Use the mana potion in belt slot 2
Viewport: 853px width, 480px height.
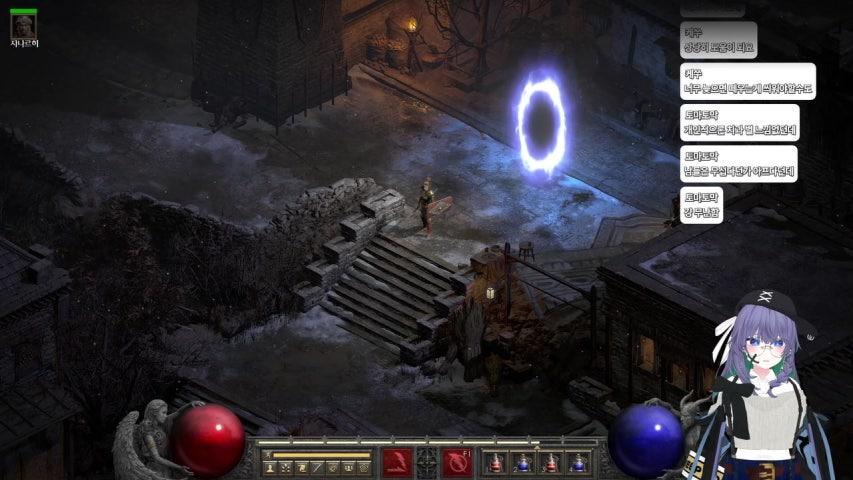pyautogui.click(x=522, y=463)
